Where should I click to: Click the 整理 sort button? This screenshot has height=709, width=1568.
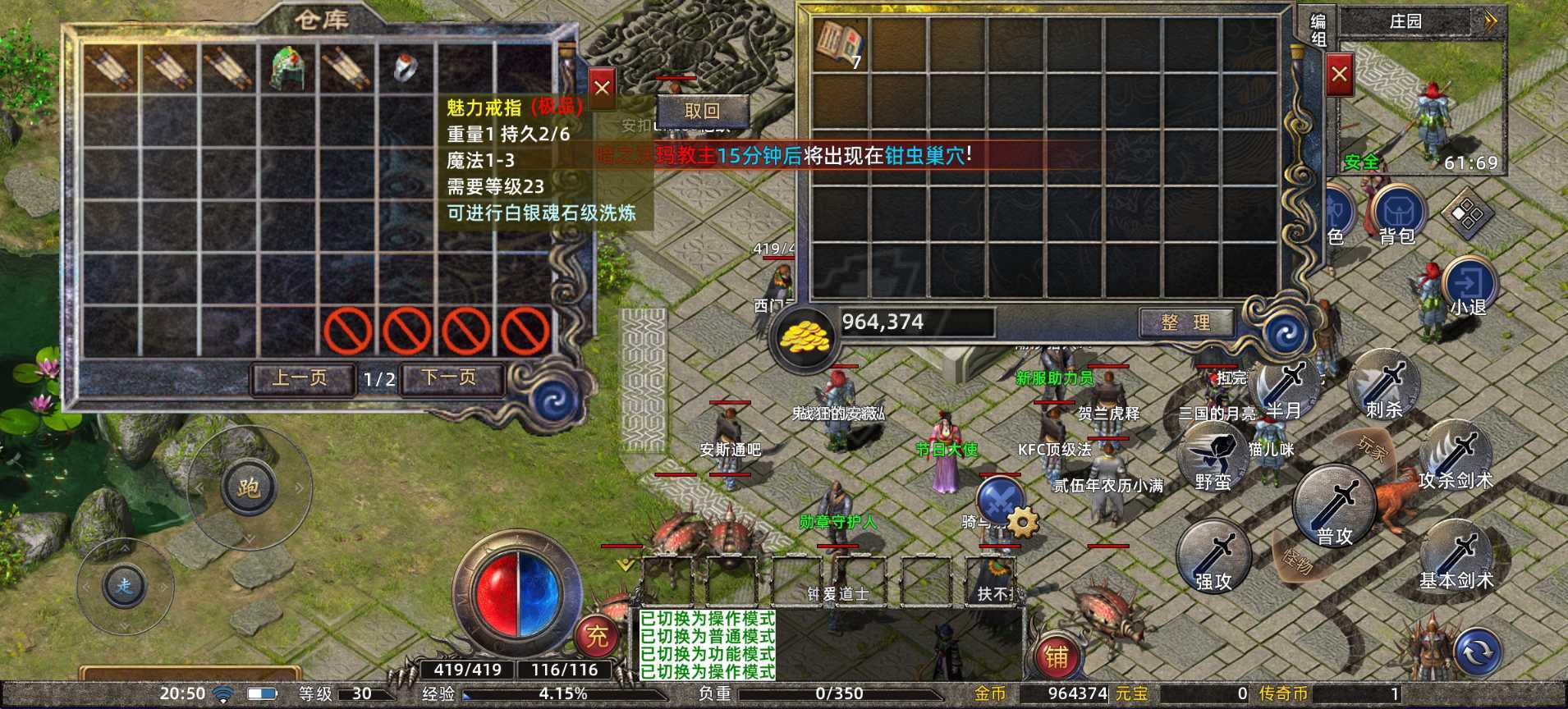click(x=1187, y=322)
